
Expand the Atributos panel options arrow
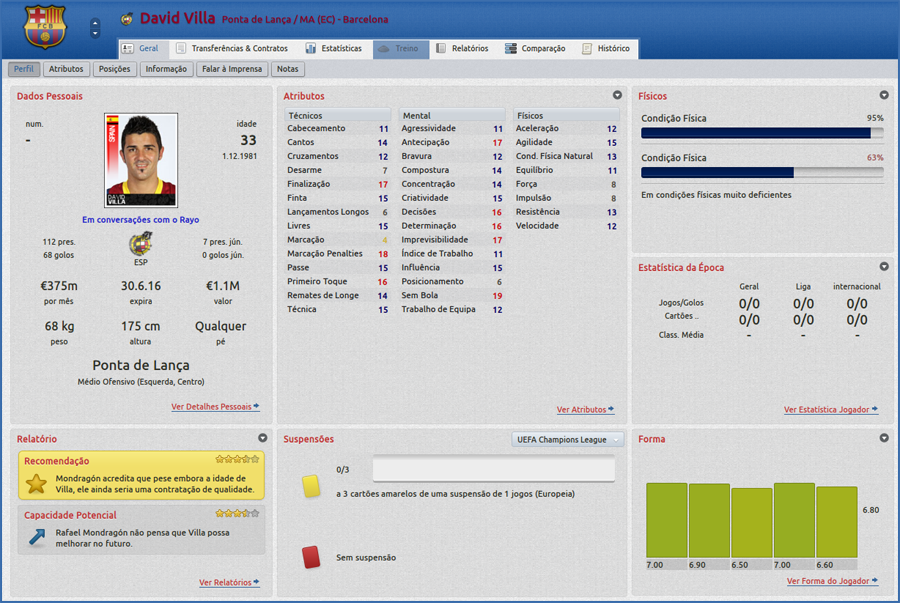[x=617, y=96]
